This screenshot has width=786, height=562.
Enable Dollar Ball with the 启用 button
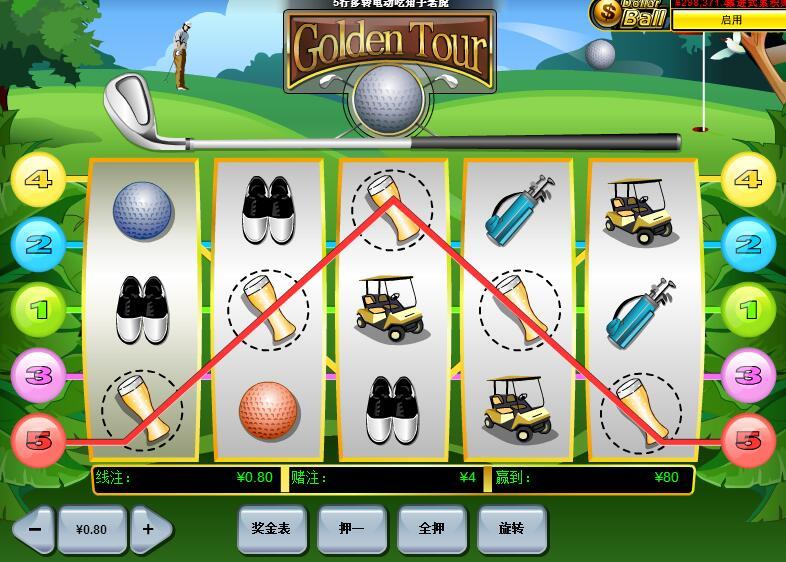pyautogui.click(x=730, y=19)
